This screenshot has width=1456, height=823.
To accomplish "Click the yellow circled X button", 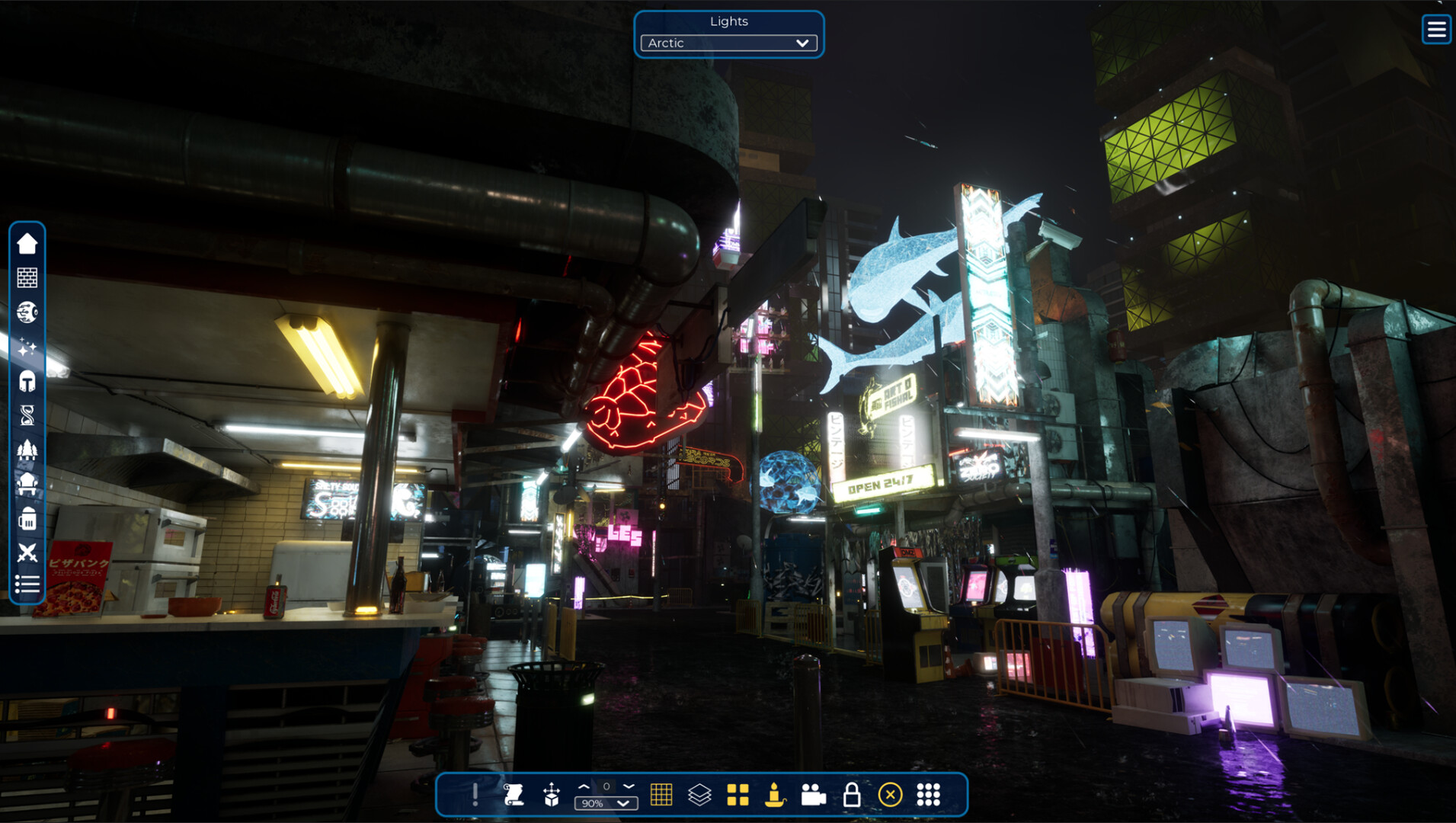I will tap(889, 795).
